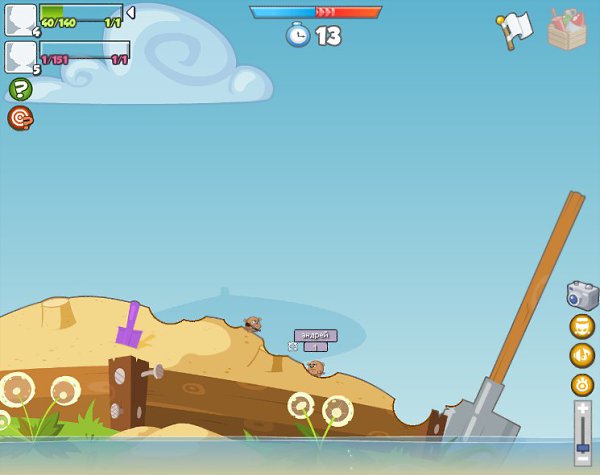Zoom in with the plus button
The width and height of the screenshot is (600, 475).
click(x=582, y=408)
